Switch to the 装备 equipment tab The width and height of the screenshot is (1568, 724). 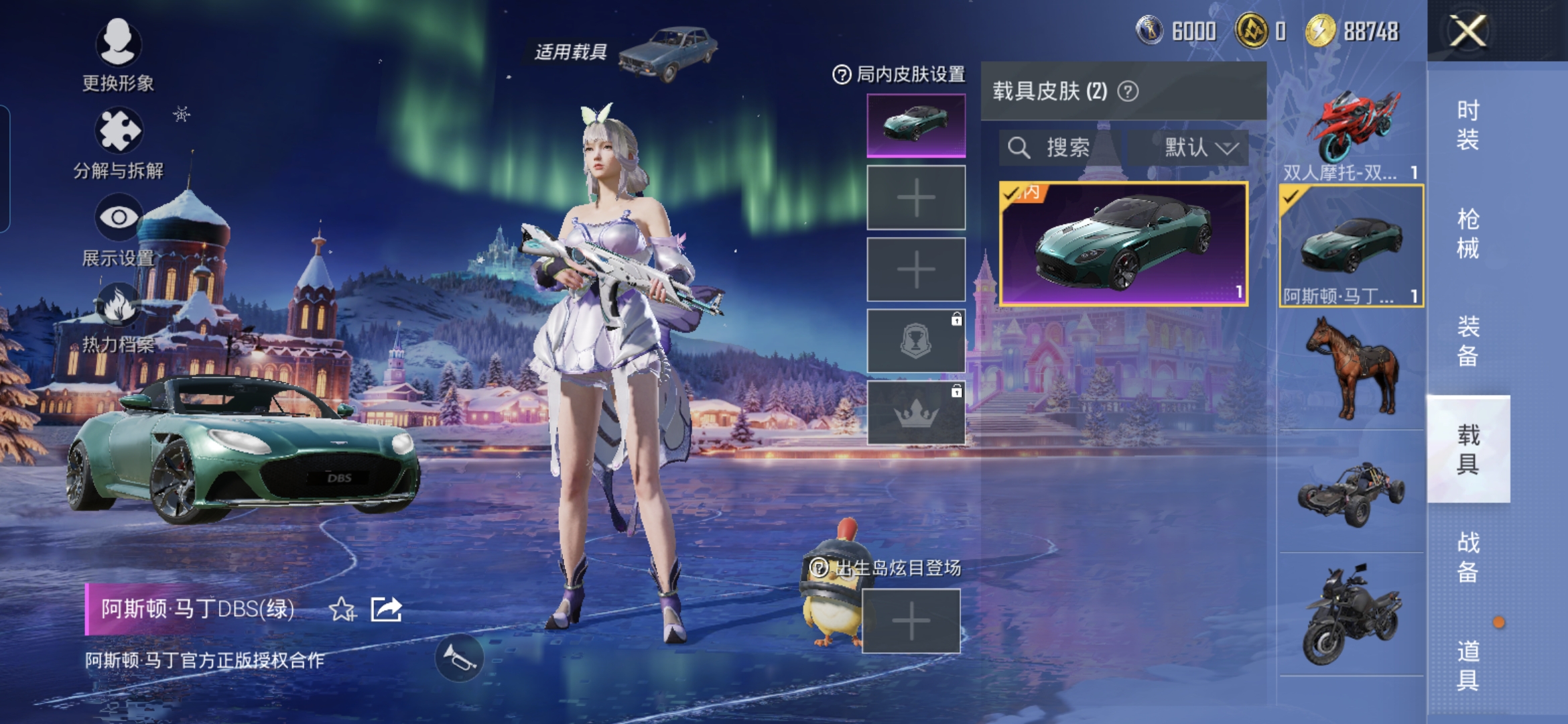coord(1467,341)
